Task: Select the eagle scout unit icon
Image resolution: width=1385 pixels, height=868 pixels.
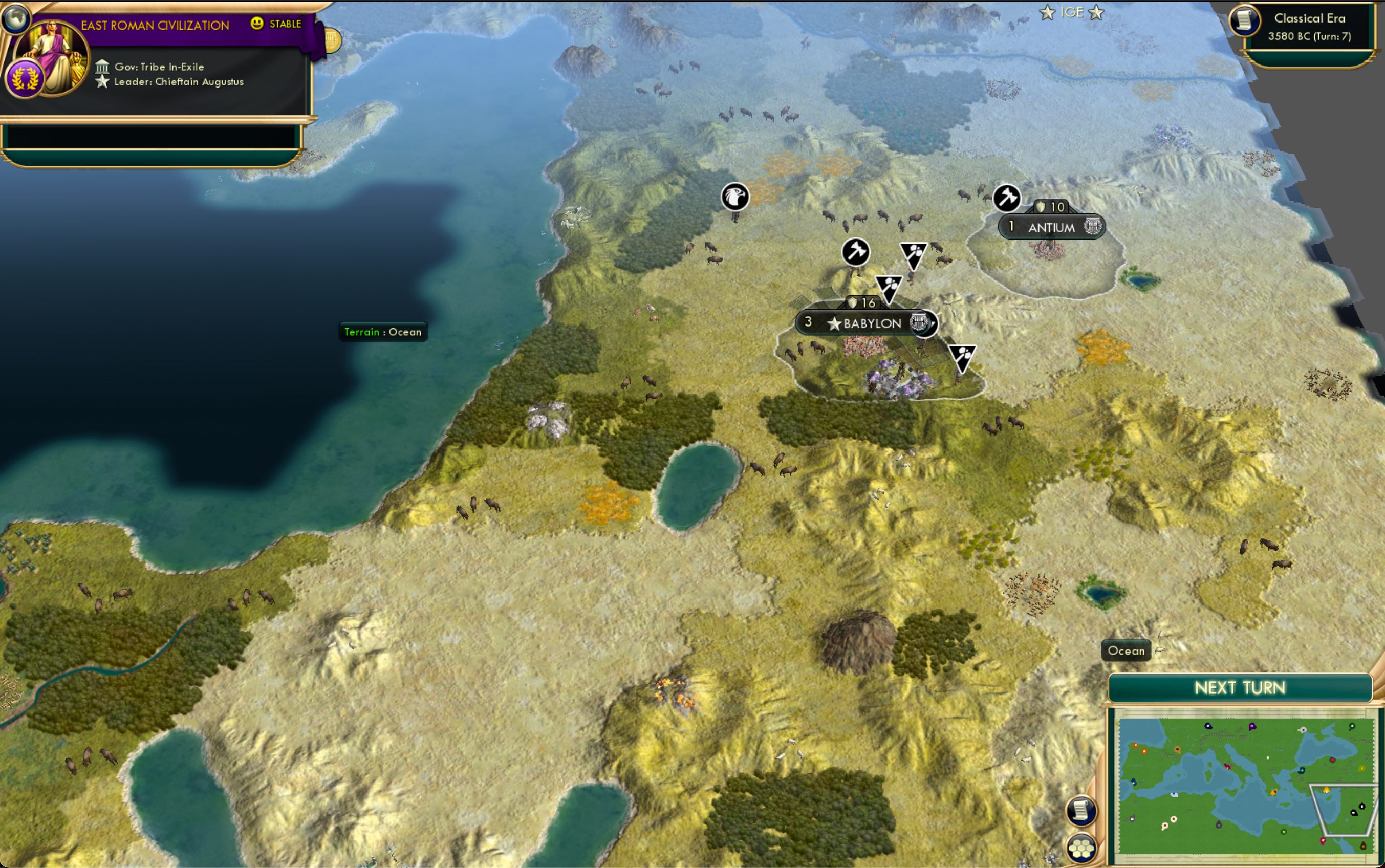Action: point(735,197)
